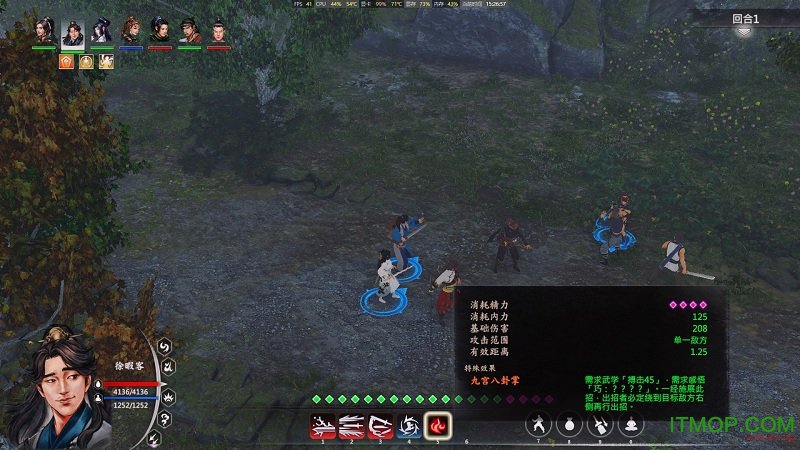
Task: Click the orange pentagon buff icon
Action: pos(67,61)
